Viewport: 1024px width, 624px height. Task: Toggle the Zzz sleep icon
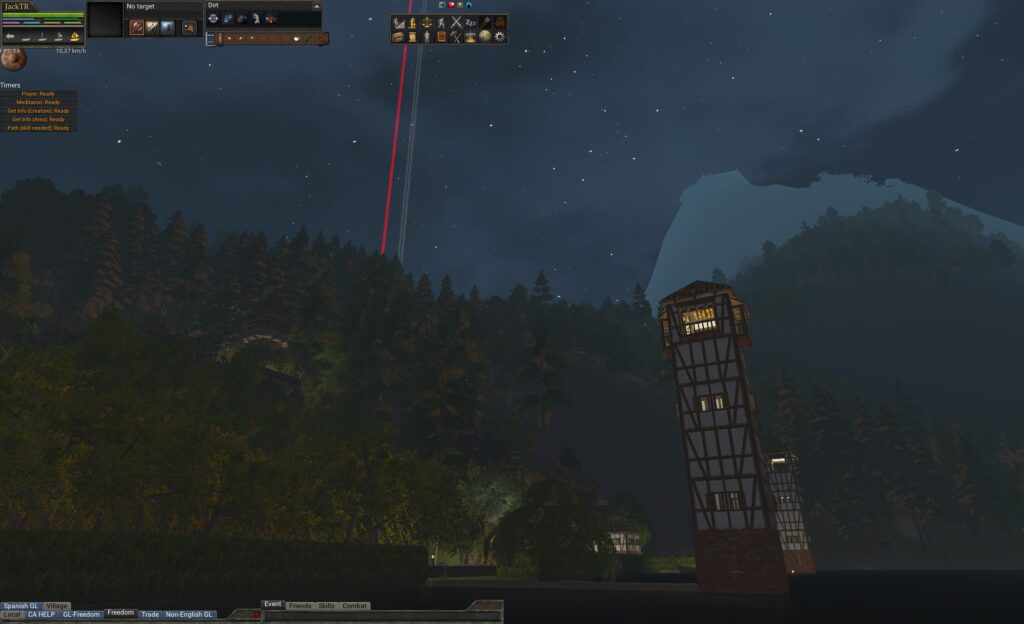click(470, 22)
